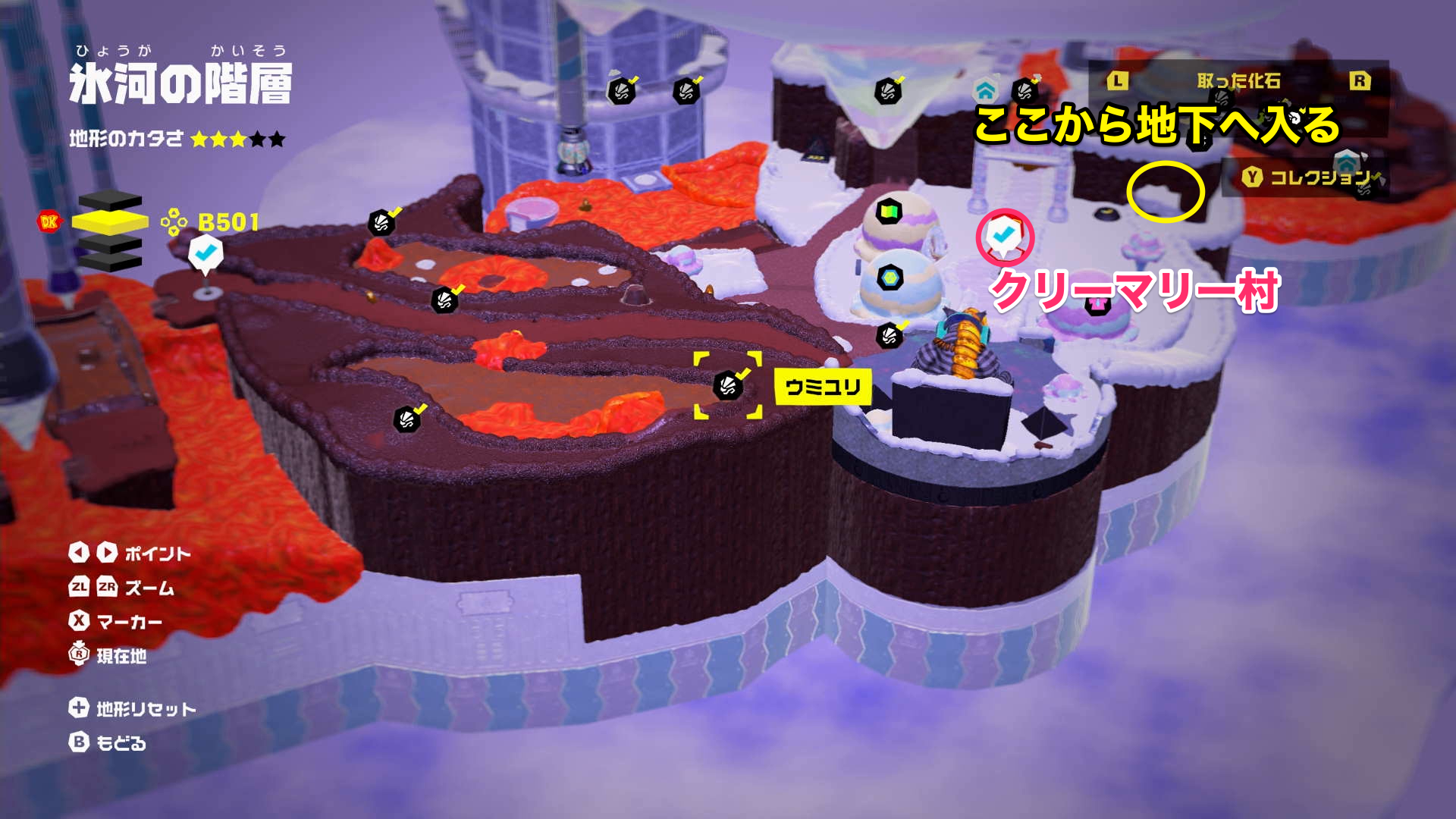Jump to current location via 現在地
The width and height of the screenshot is (1456, 819).
click(x=108, y=655)
